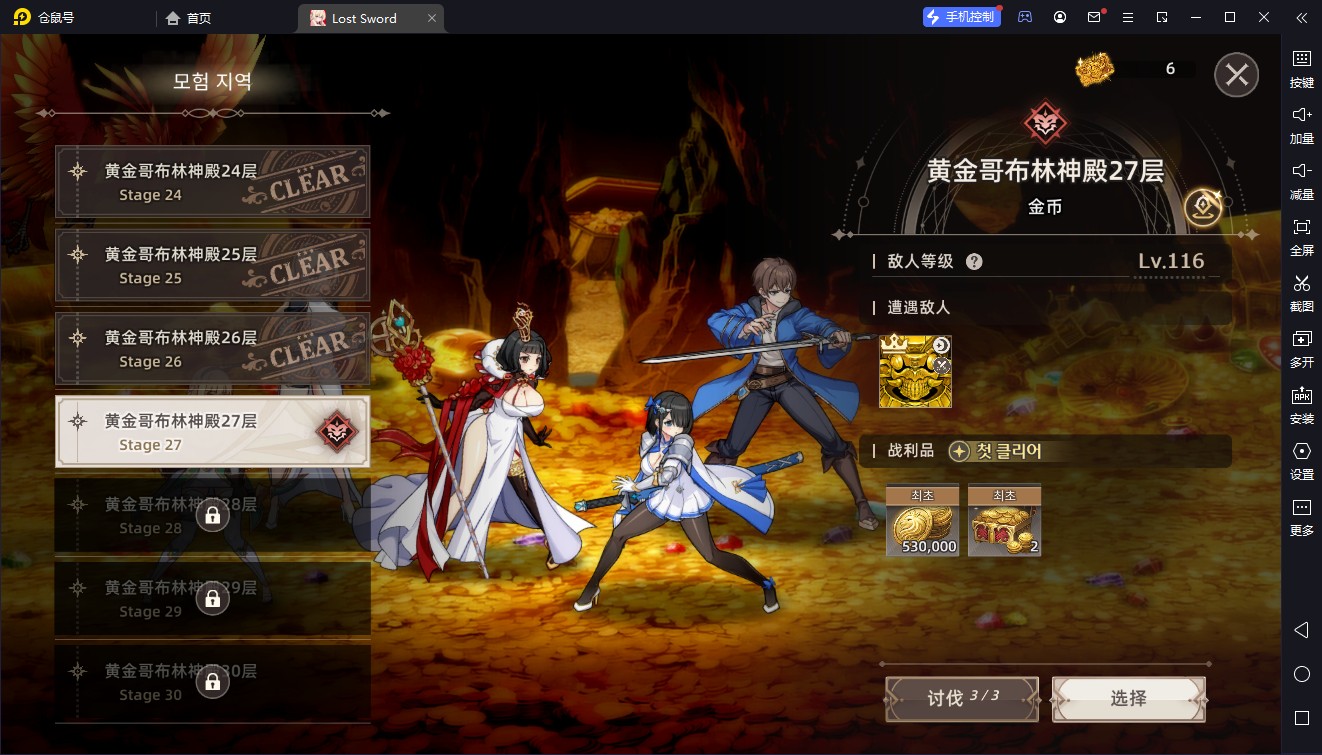
Task: Show the enemy level help tooltip
Action: click(974, 262)
